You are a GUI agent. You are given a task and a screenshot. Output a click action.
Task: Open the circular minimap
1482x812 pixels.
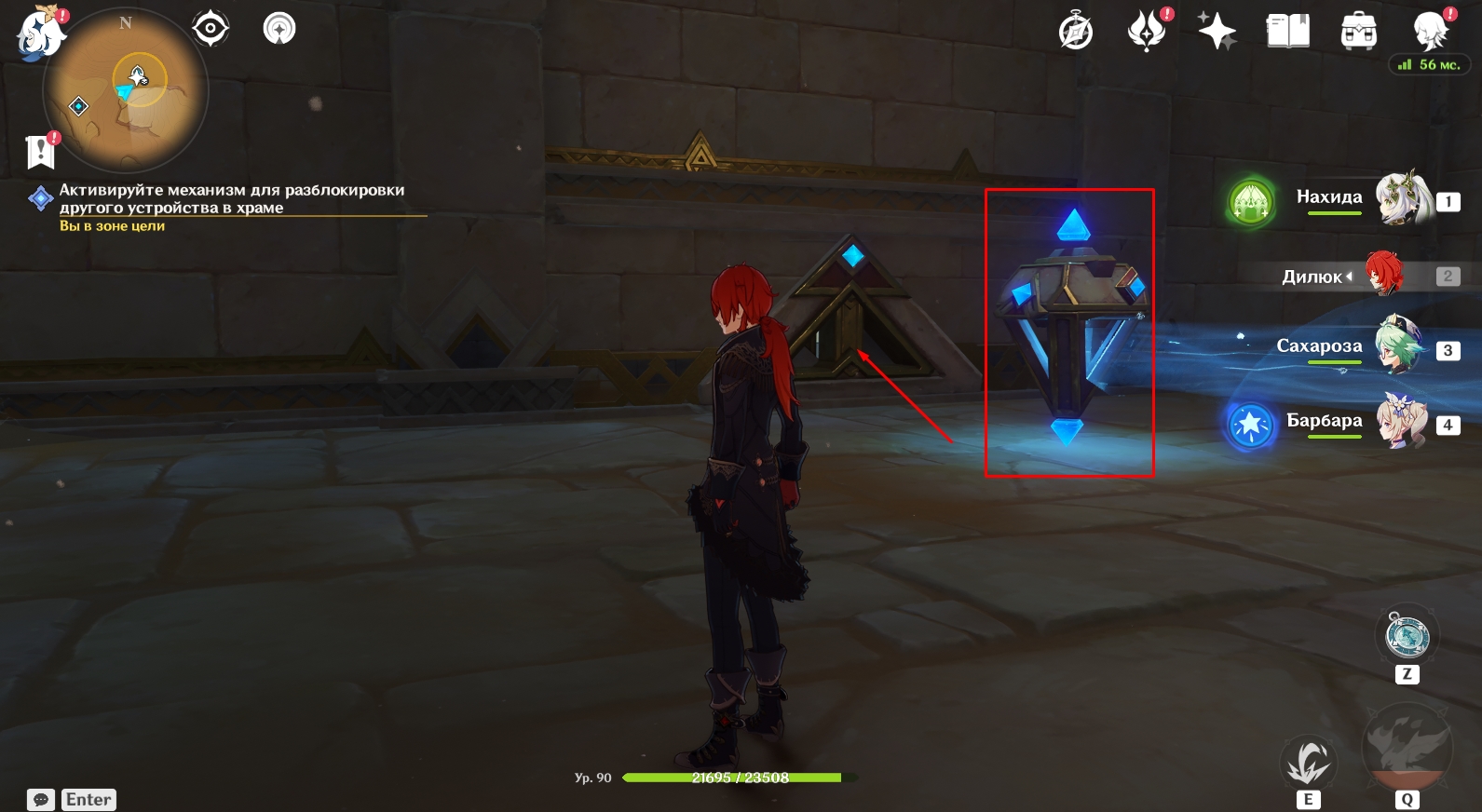(126, 89)
